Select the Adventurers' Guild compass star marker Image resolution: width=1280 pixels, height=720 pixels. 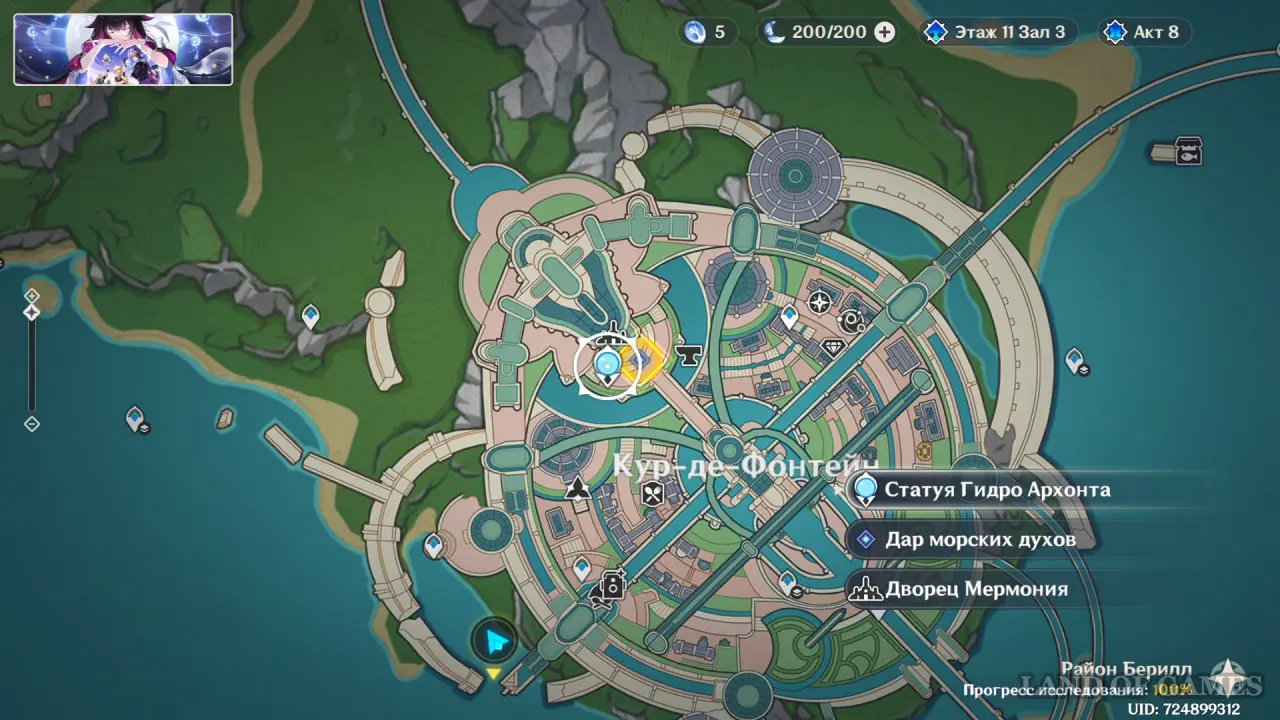(820, 302)
